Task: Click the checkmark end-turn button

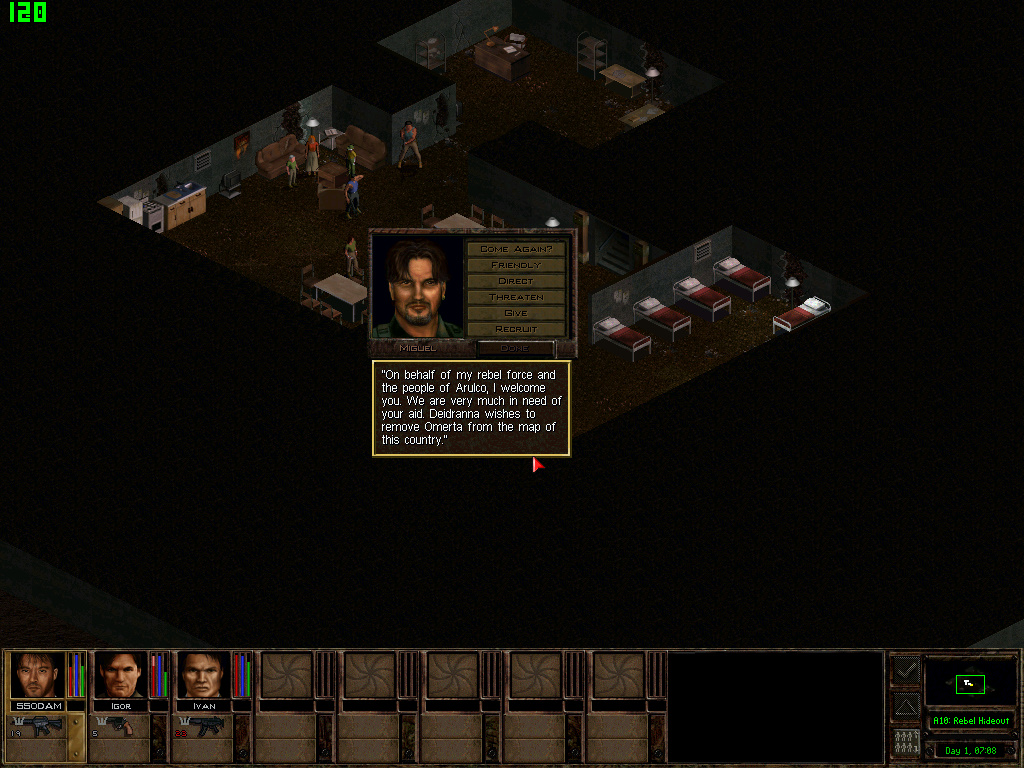Action: 905,671
